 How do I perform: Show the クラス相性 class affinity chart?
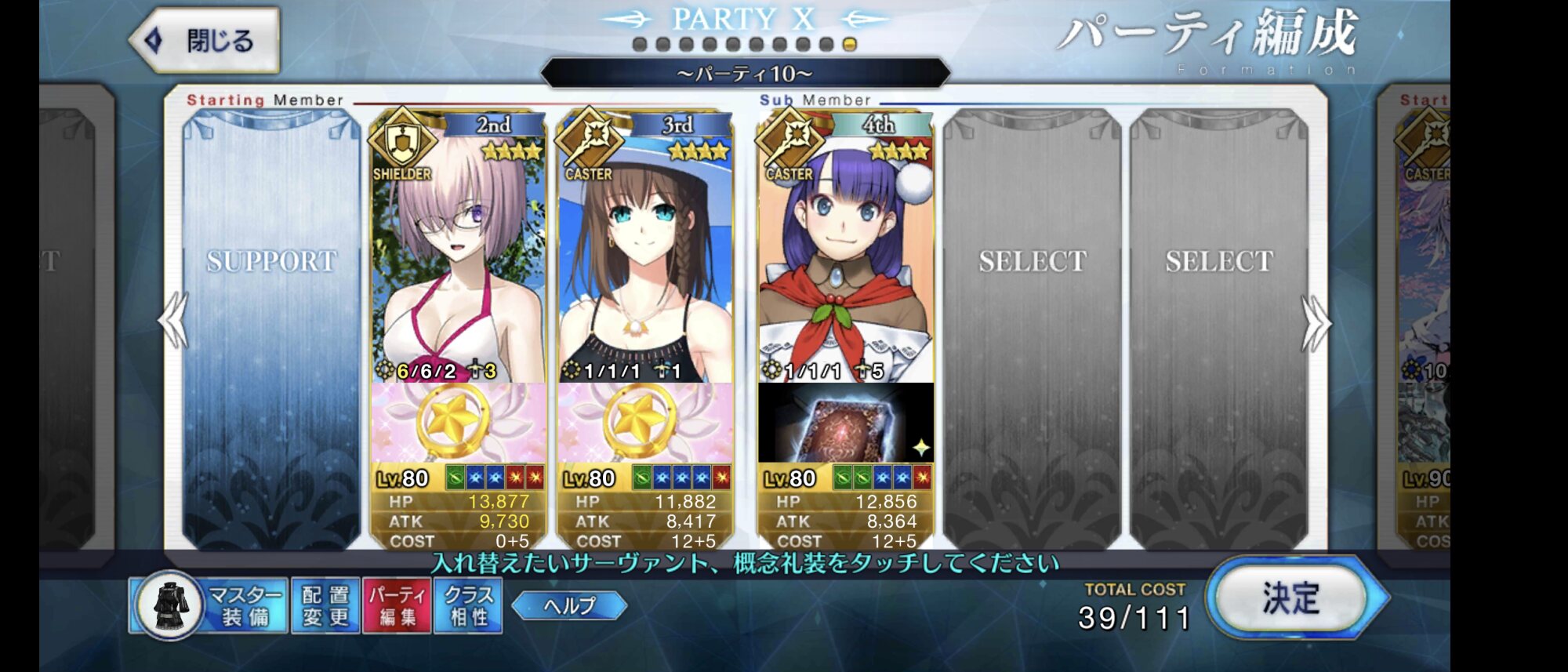[469, 605]
